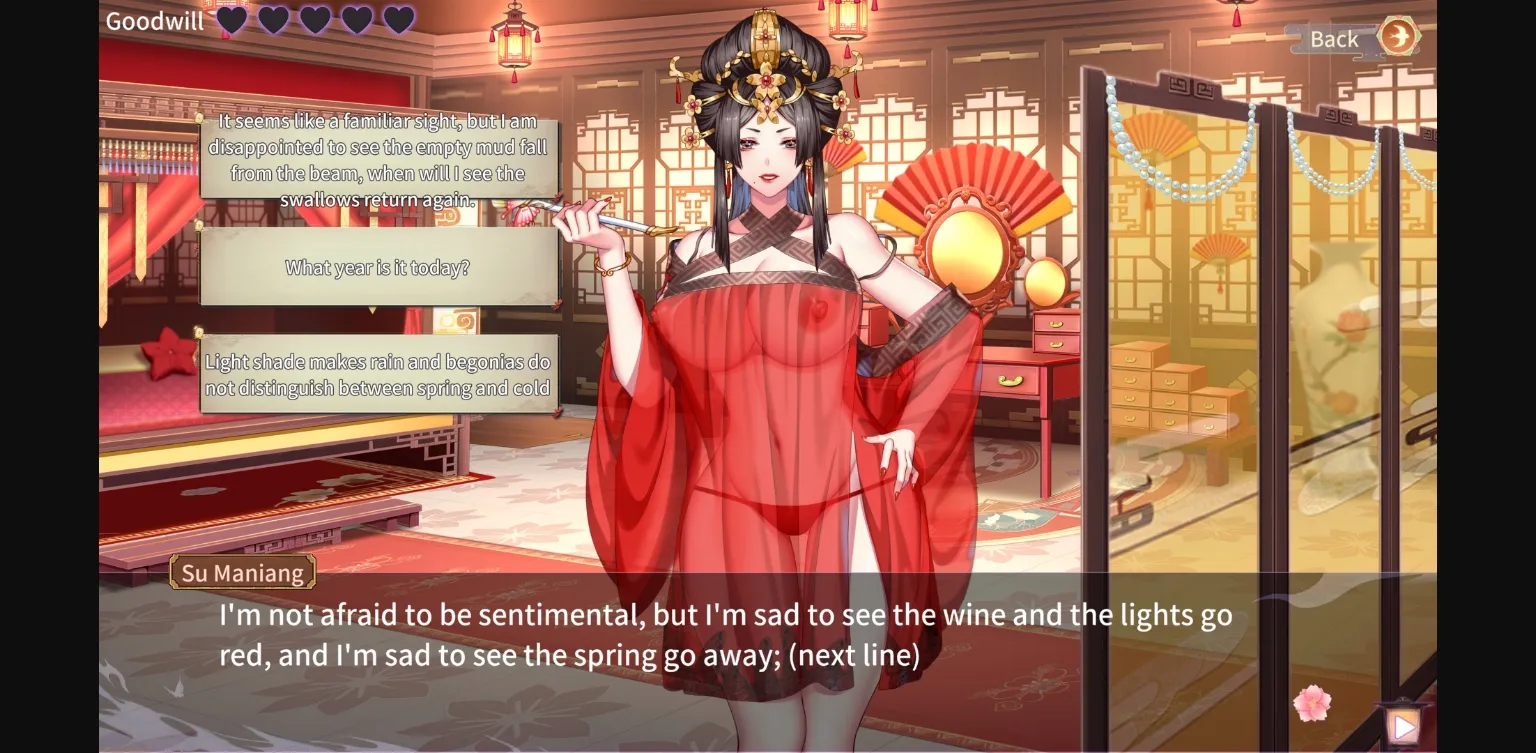
Task: Click the swallow emblem beside Back
Action: 1396,39
